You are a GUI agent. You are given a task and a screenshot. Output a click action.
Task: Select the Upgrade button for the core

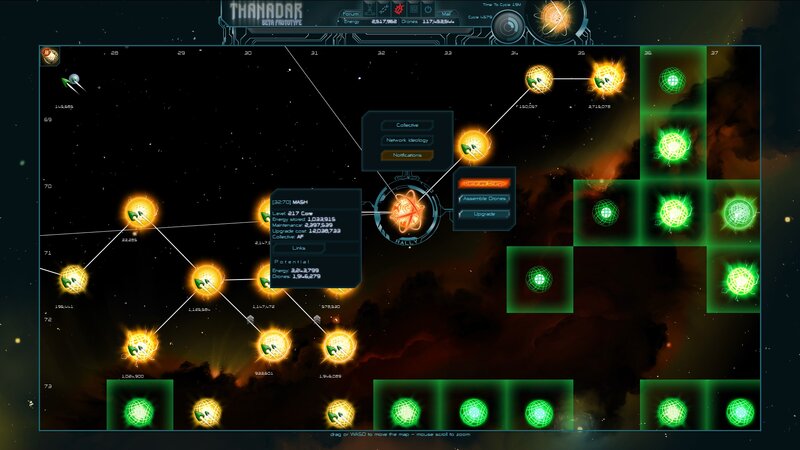[485, 214]
